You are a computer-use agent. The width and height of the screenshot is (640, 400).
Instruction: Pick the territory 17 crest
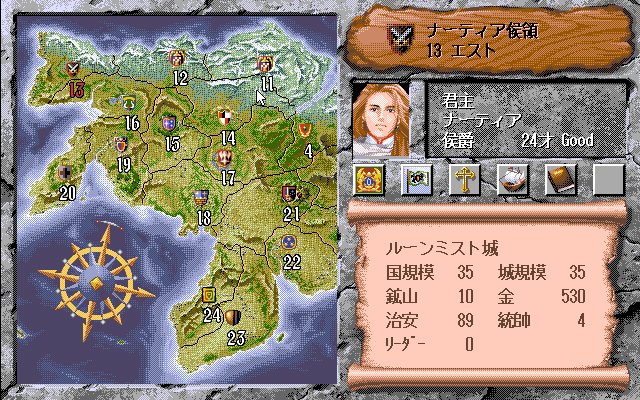pyautogui.click(x=225, y=158)
